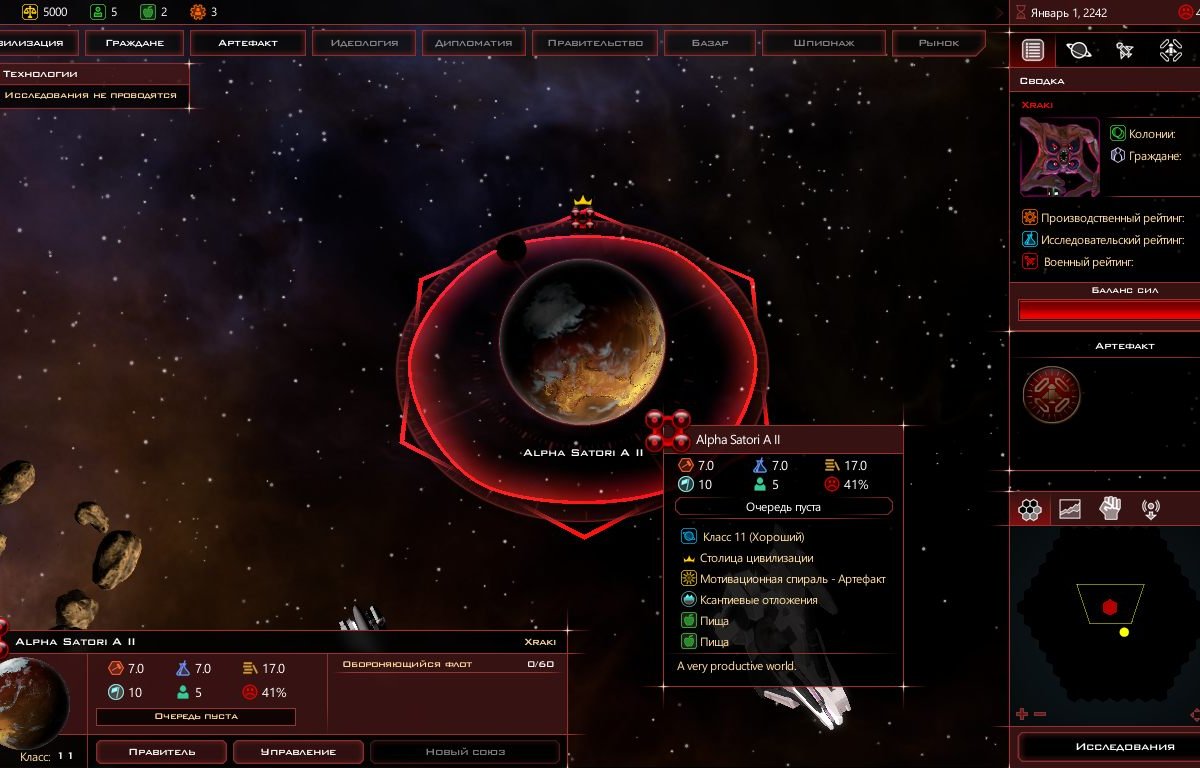Open the Шпионаж (Espionage) menu
The height and width of the screenshot is (768, 1200).
coord(823,43)
